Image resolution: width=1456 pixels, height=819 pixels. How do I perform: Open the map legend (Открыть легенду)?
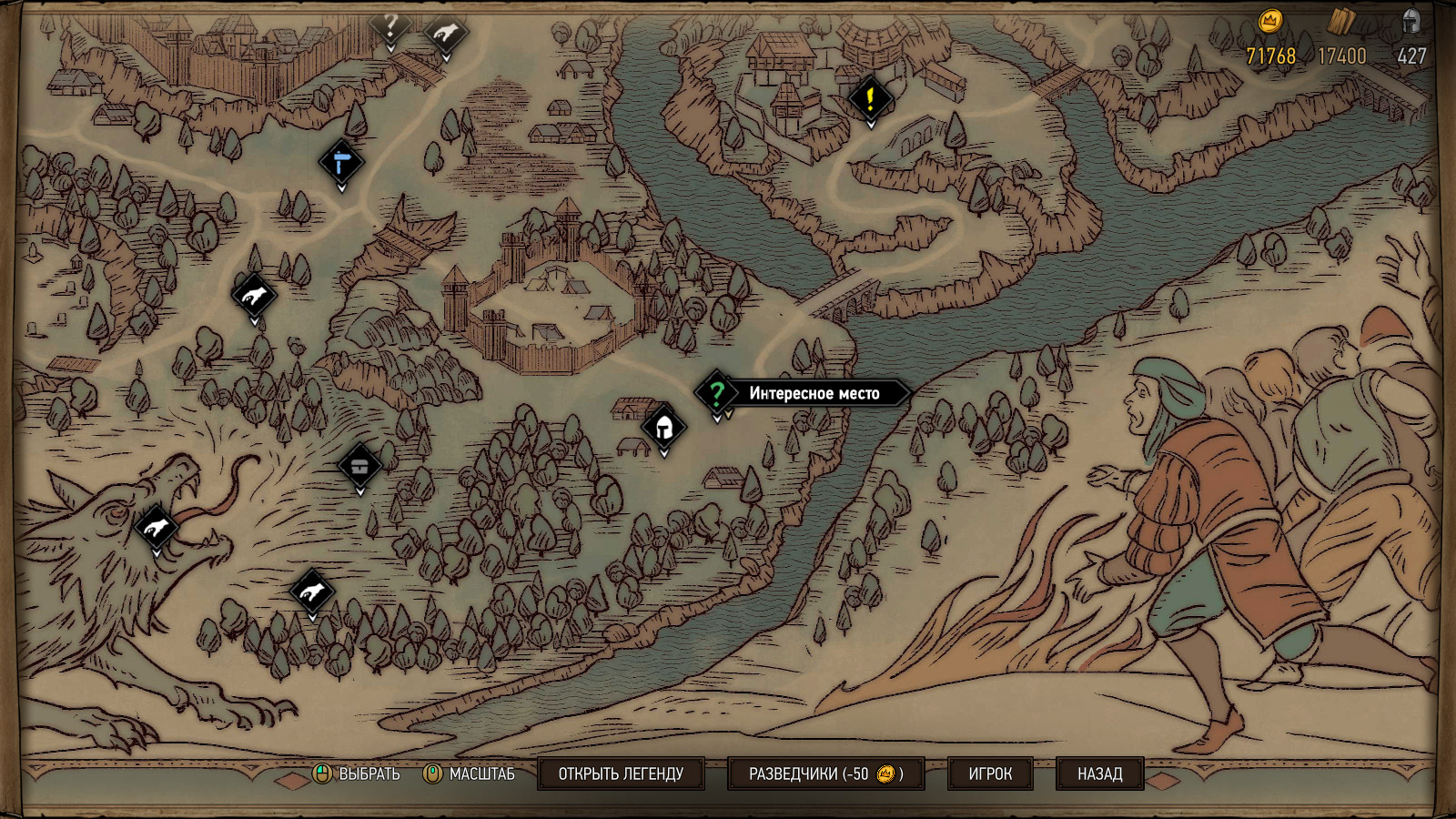point(621,773)
